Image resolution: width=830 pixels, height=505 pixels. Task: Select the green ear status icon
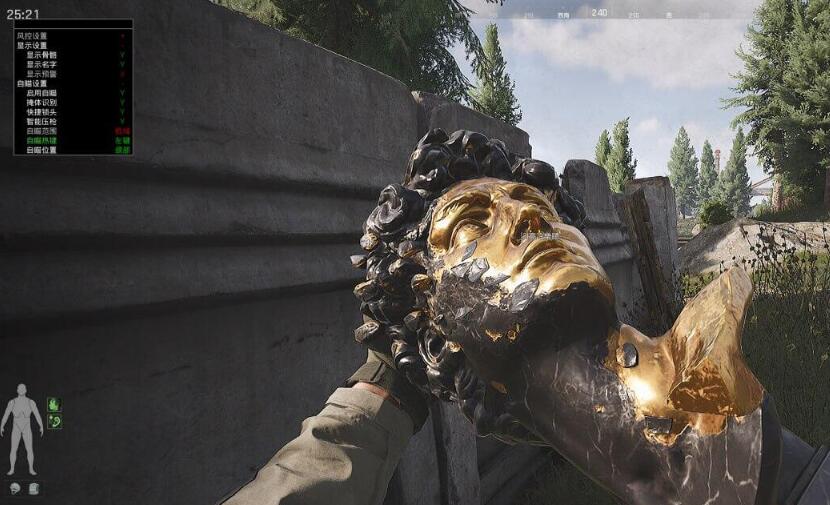click(54, 422)
